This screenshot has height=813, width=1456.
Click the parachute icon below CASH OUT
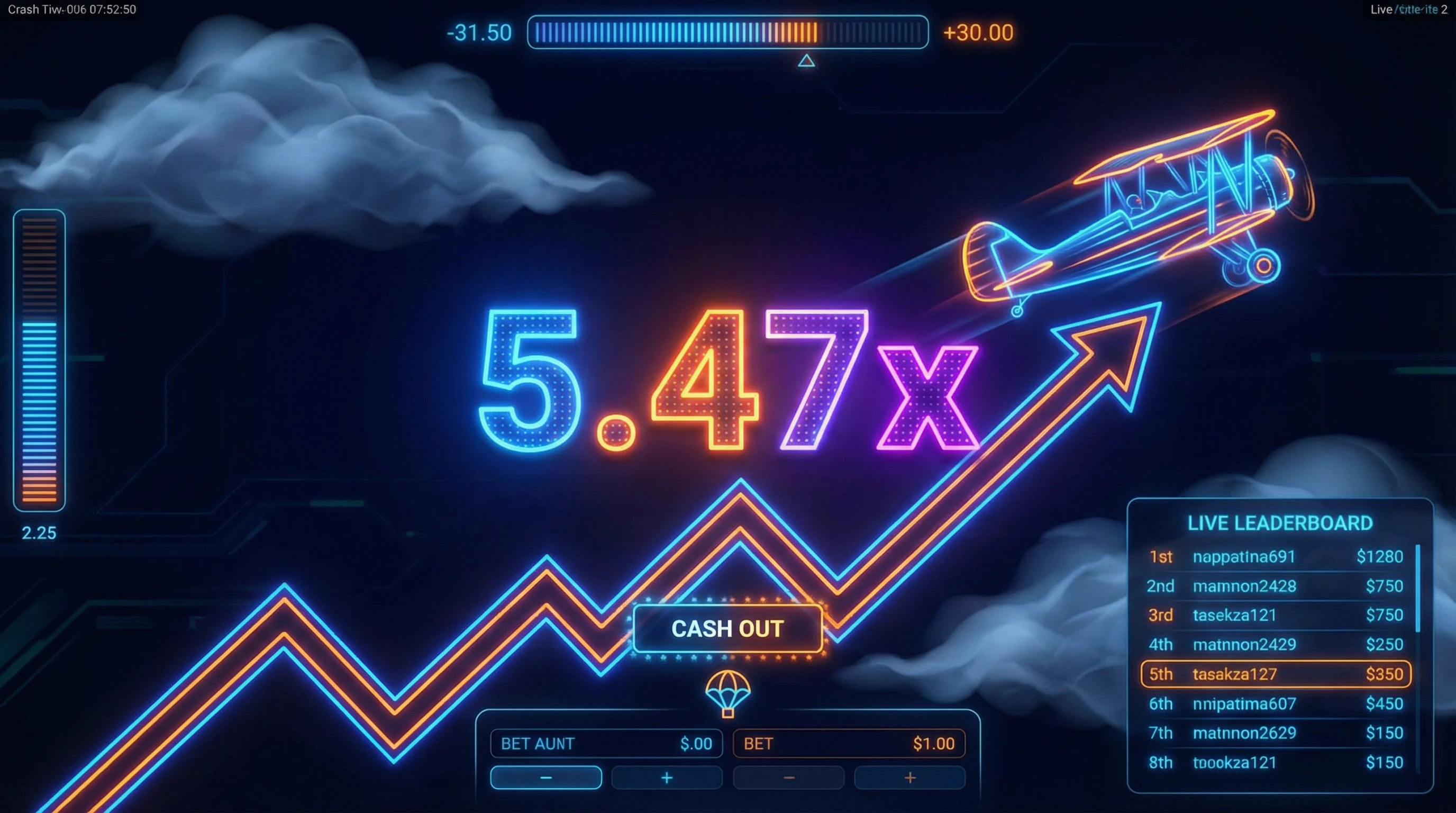(x=728, y=693)
